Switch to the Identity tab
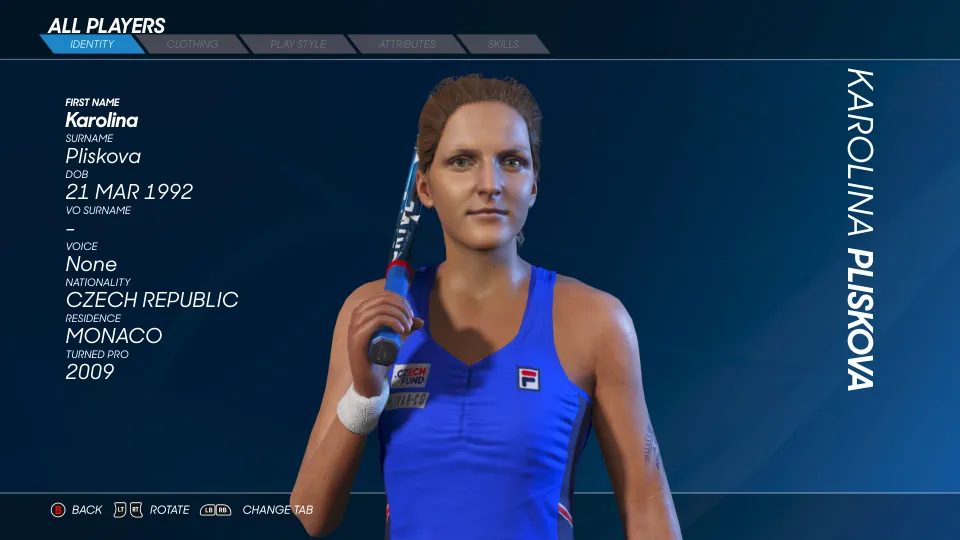The height and width of the screenshot is (540, 960). [x=92, y=44]
